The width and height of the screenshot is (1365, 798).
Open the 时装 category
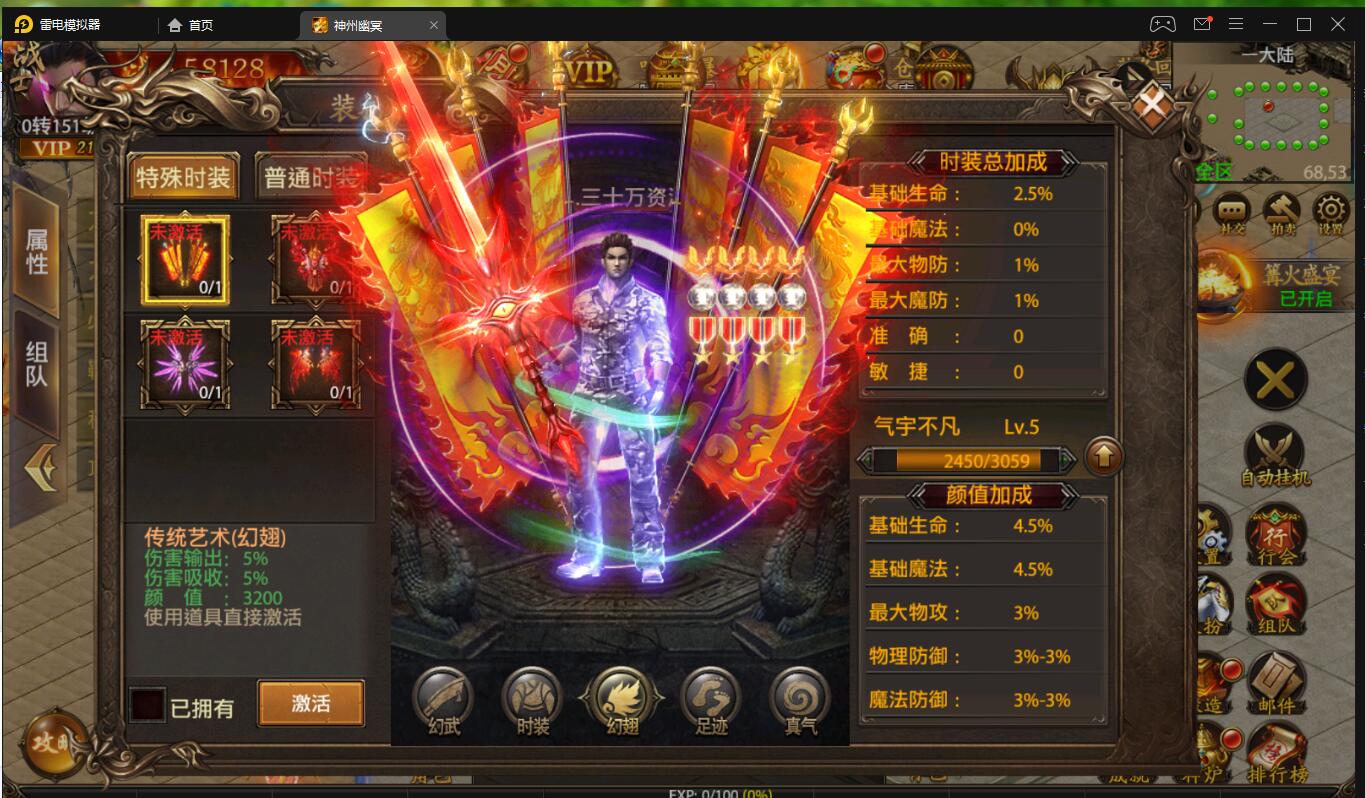(x=533, y=699)
